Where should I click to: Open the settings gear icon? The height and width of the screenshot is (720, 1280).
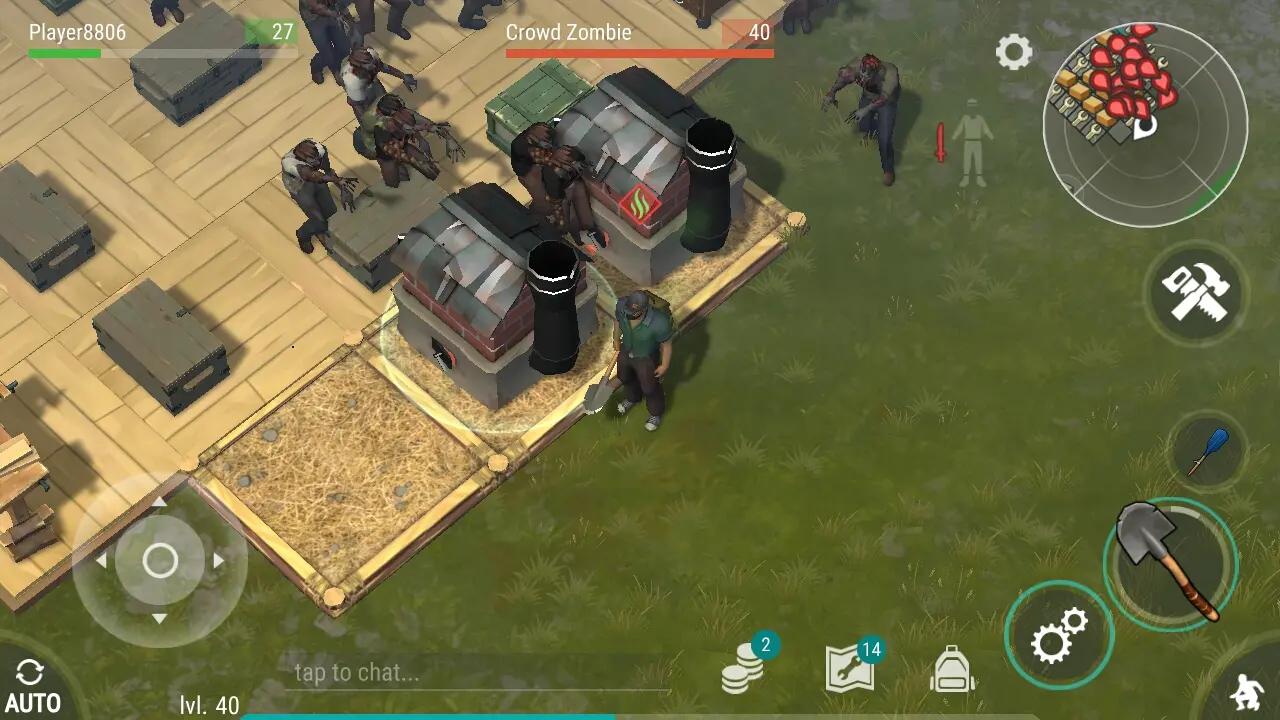[1013, 52]
